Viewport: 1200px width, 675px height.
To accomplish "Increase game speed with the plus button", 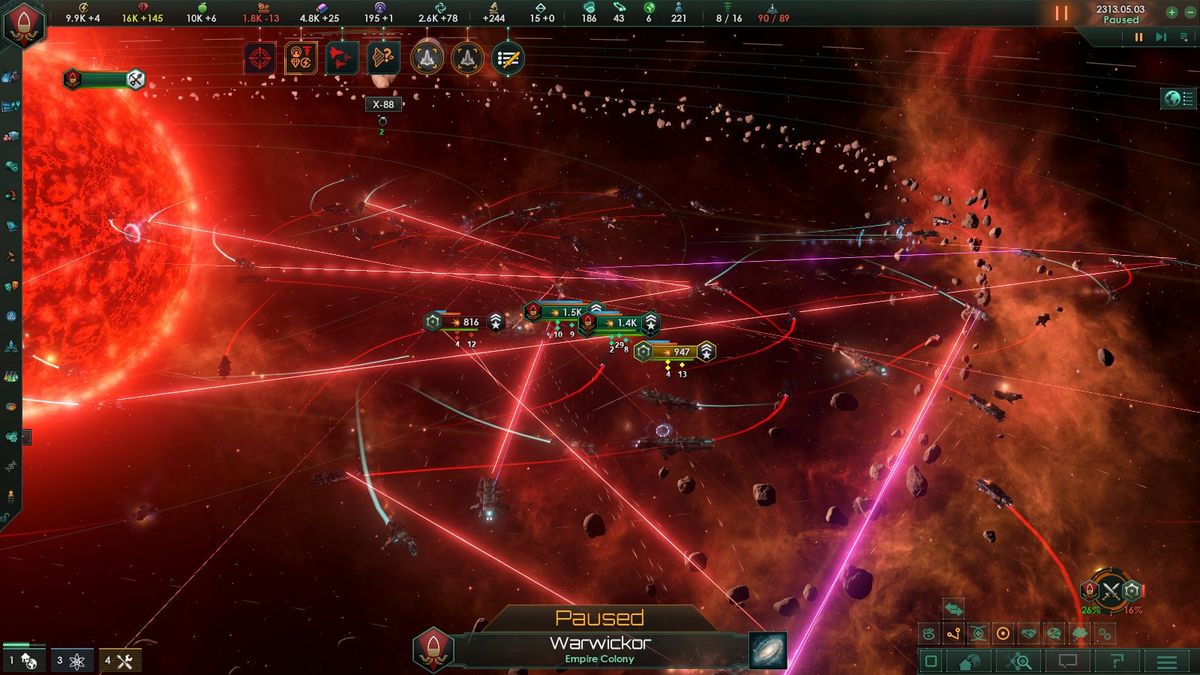I will 1171,13.
